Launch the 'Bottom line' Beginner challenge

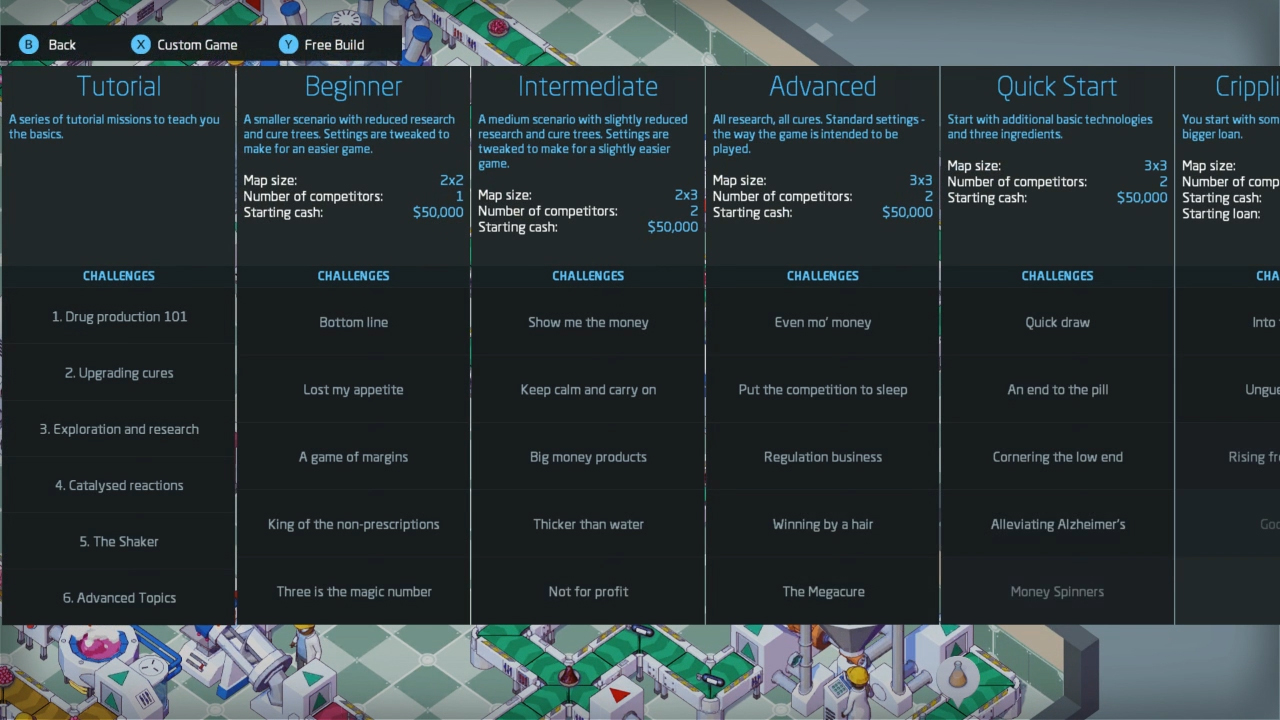(x=353, y=322)
